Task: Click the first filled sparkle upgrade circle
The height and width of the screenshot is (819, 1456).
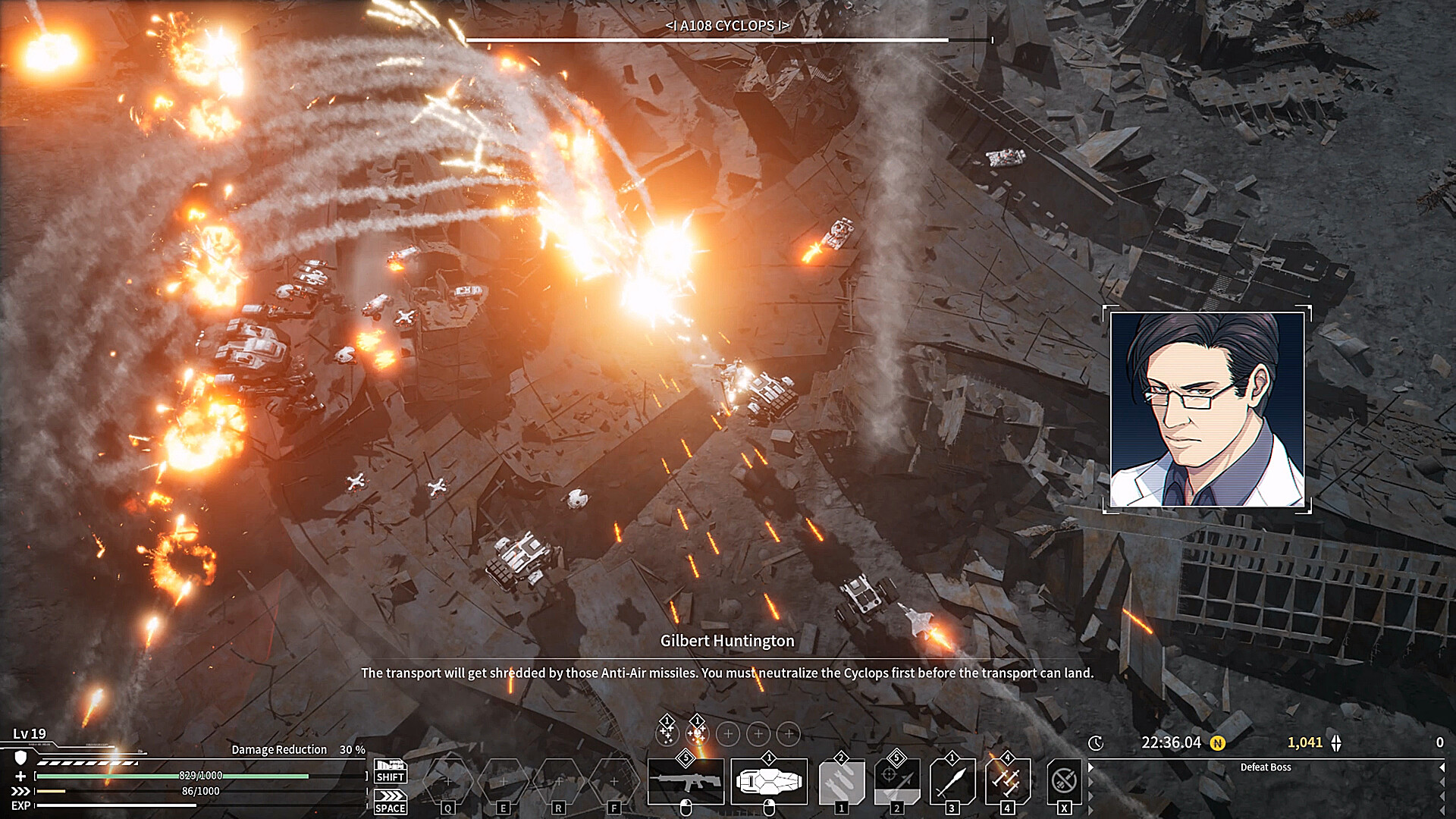Action: [667, 733]
